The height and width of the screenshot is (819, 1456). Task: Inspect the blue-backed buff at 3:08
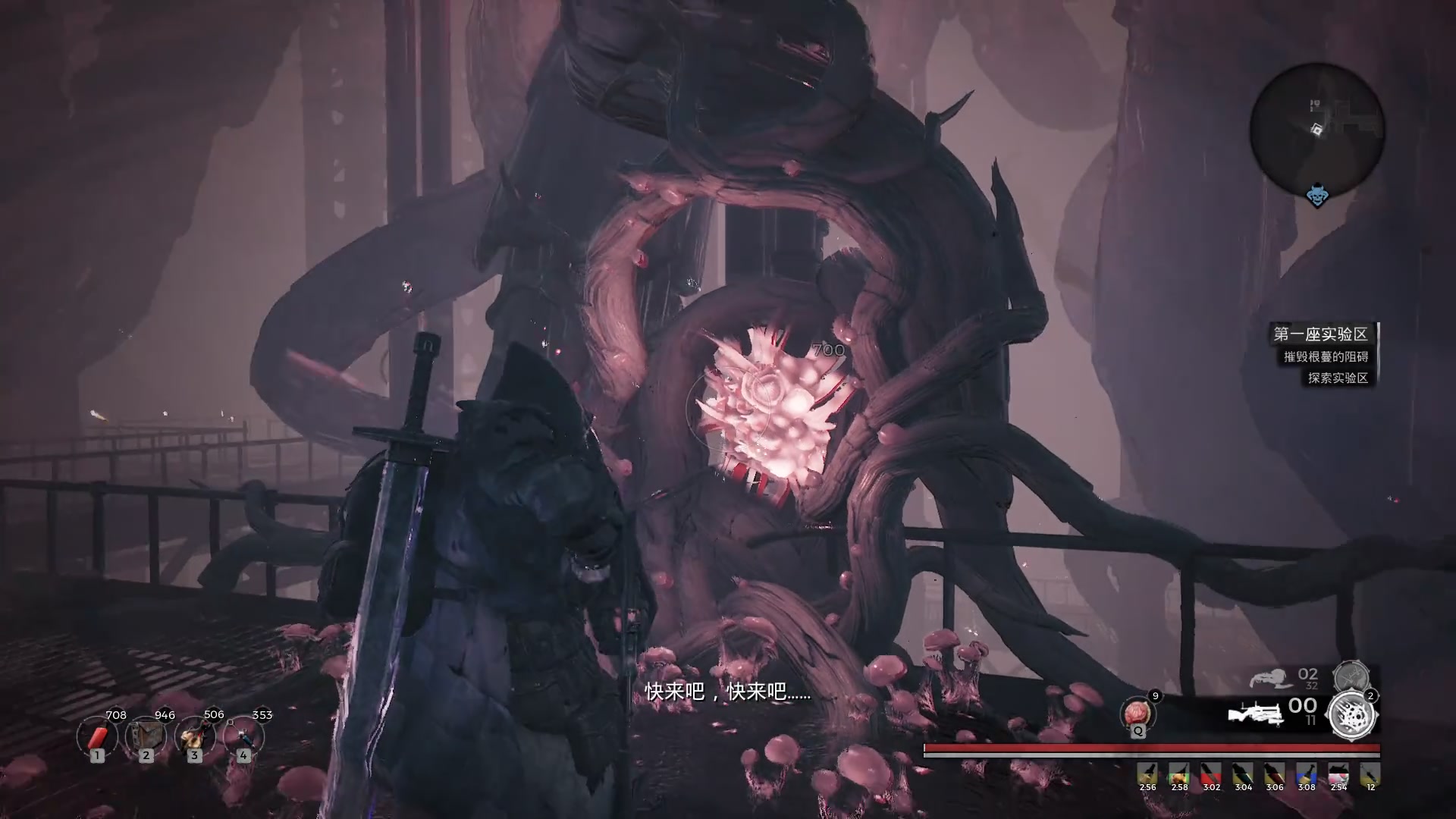[x=1306, y=773]
